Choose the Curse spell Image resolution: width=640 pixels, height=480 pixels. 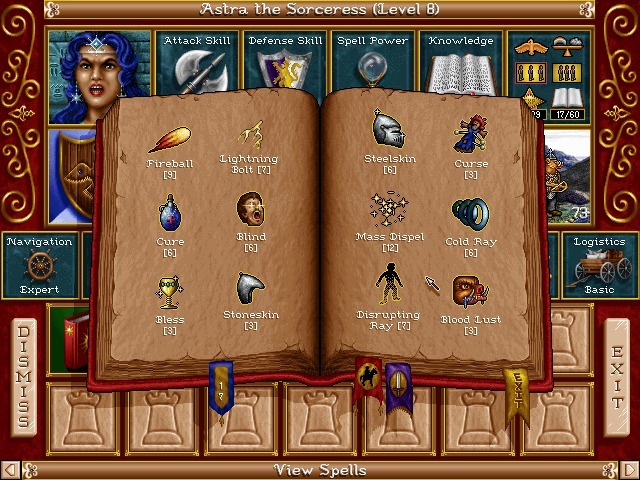[x=470, y=134]
